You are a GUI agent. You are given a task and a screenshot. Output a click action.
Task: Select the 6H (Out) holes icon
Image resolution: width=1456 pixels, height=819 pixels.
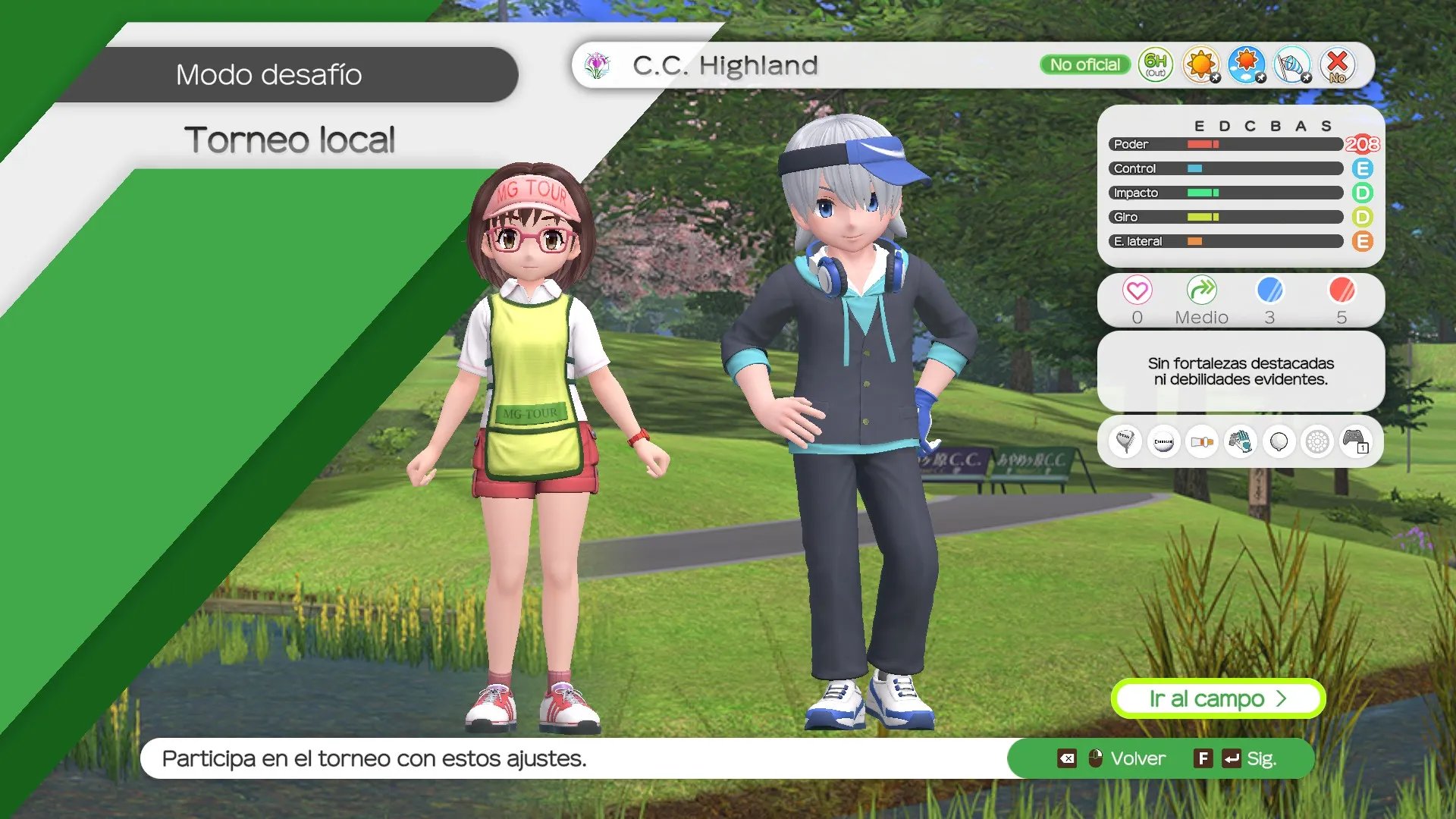(x=1155, y=64)
